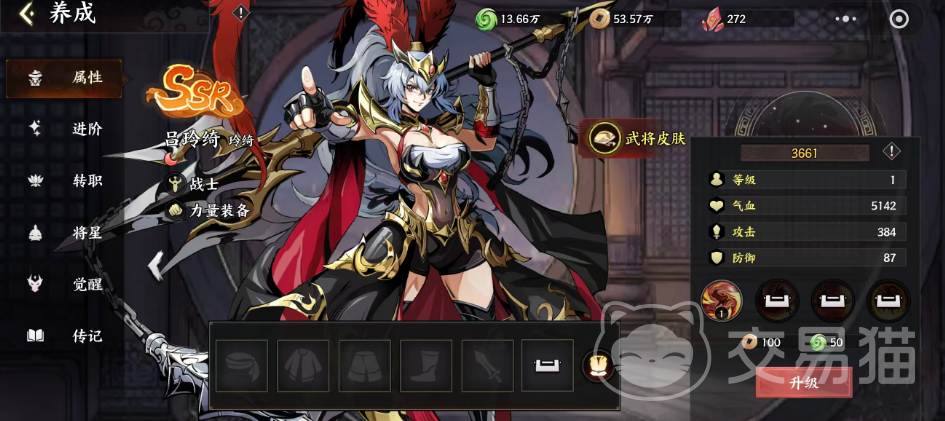Show details via the exclamation icon beside 3661
The height and width of the screenshot is (421, 945).
tap(891, 152)
